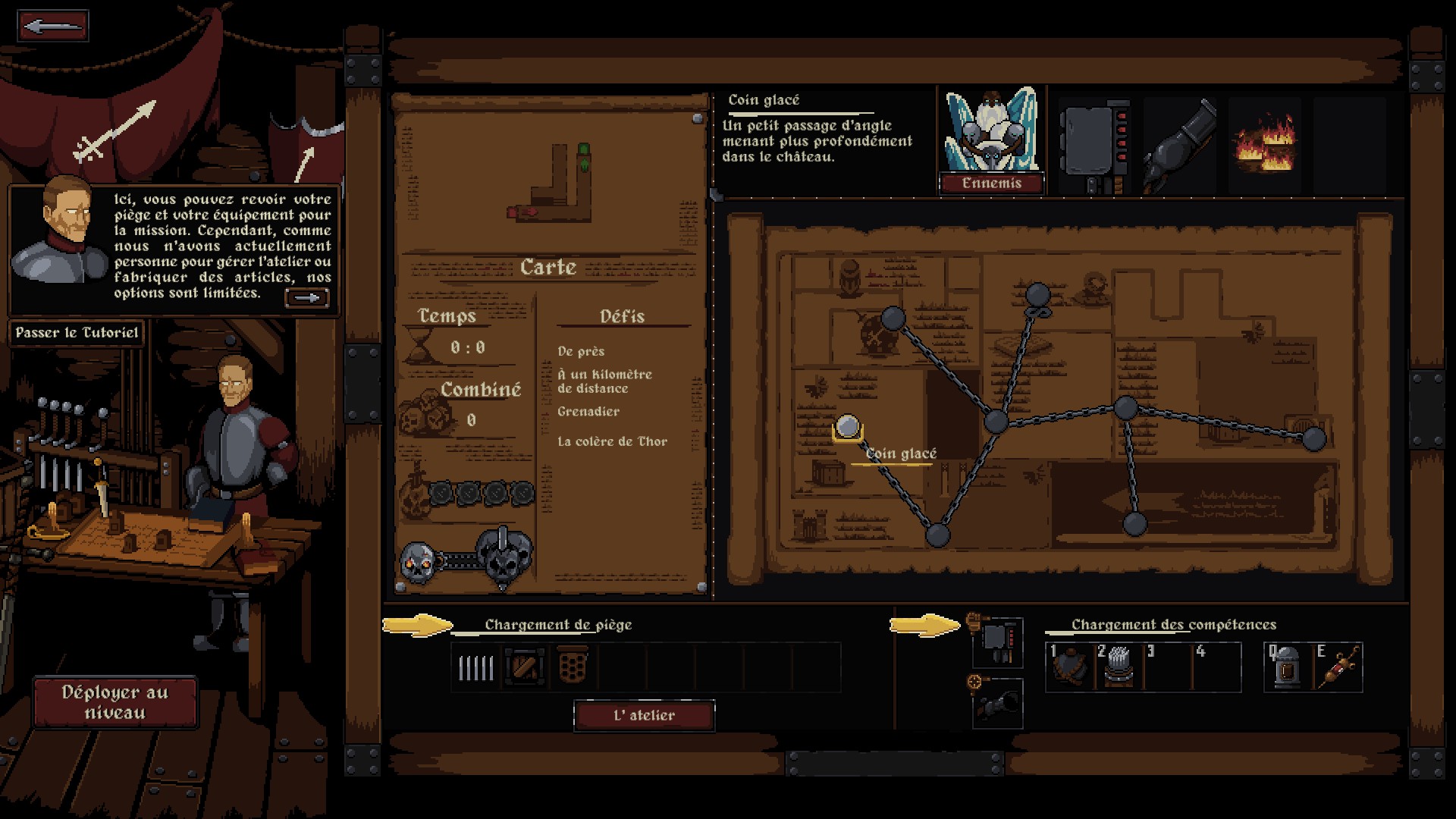Inspect the fire hazard icon in level info
The image size is (1456, 819).
click(x=1264, y=145)
